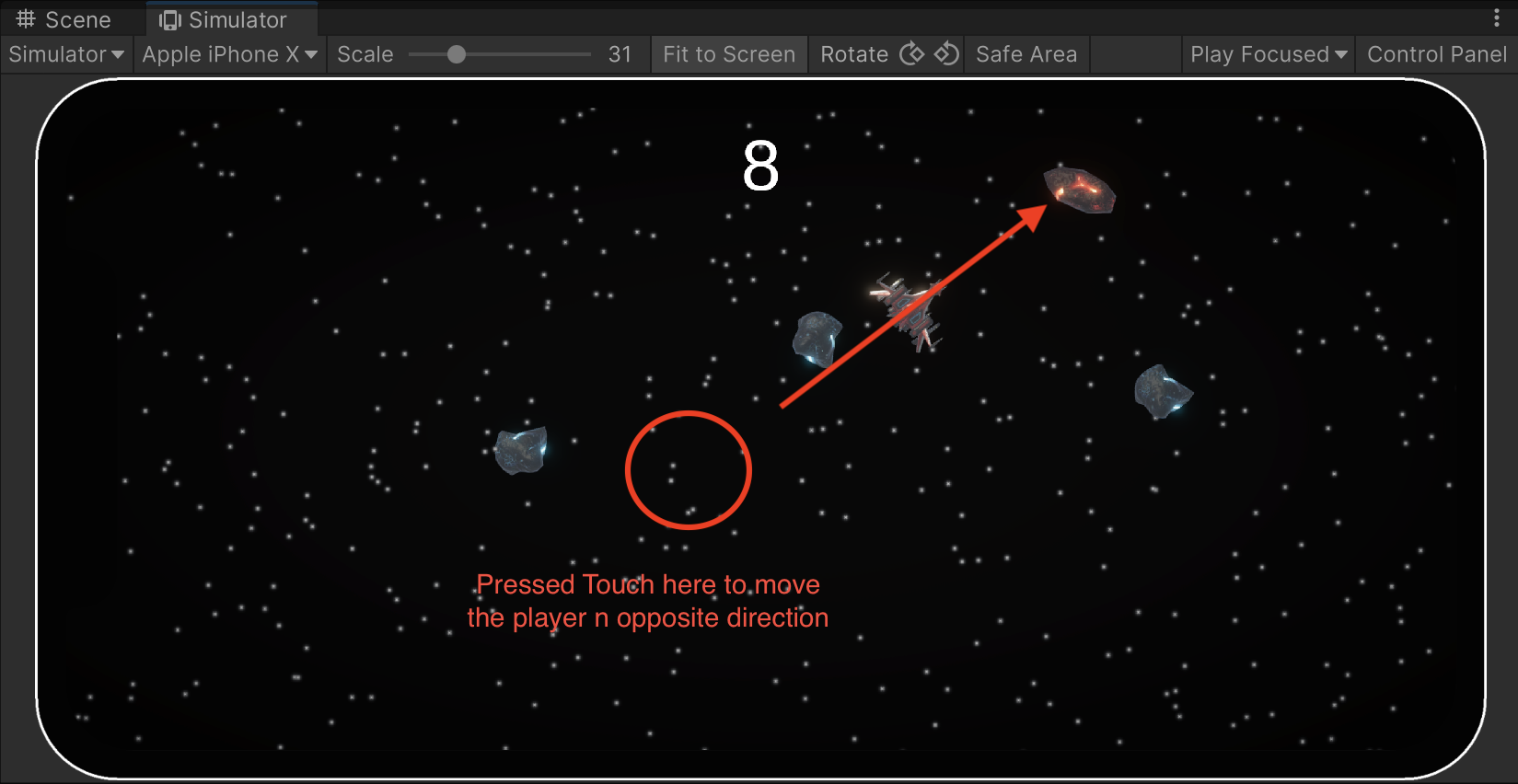Click the blue asteroid on the left
Image resolution: width=1518 pixels, height=784 pixels.
coord(520,448)
